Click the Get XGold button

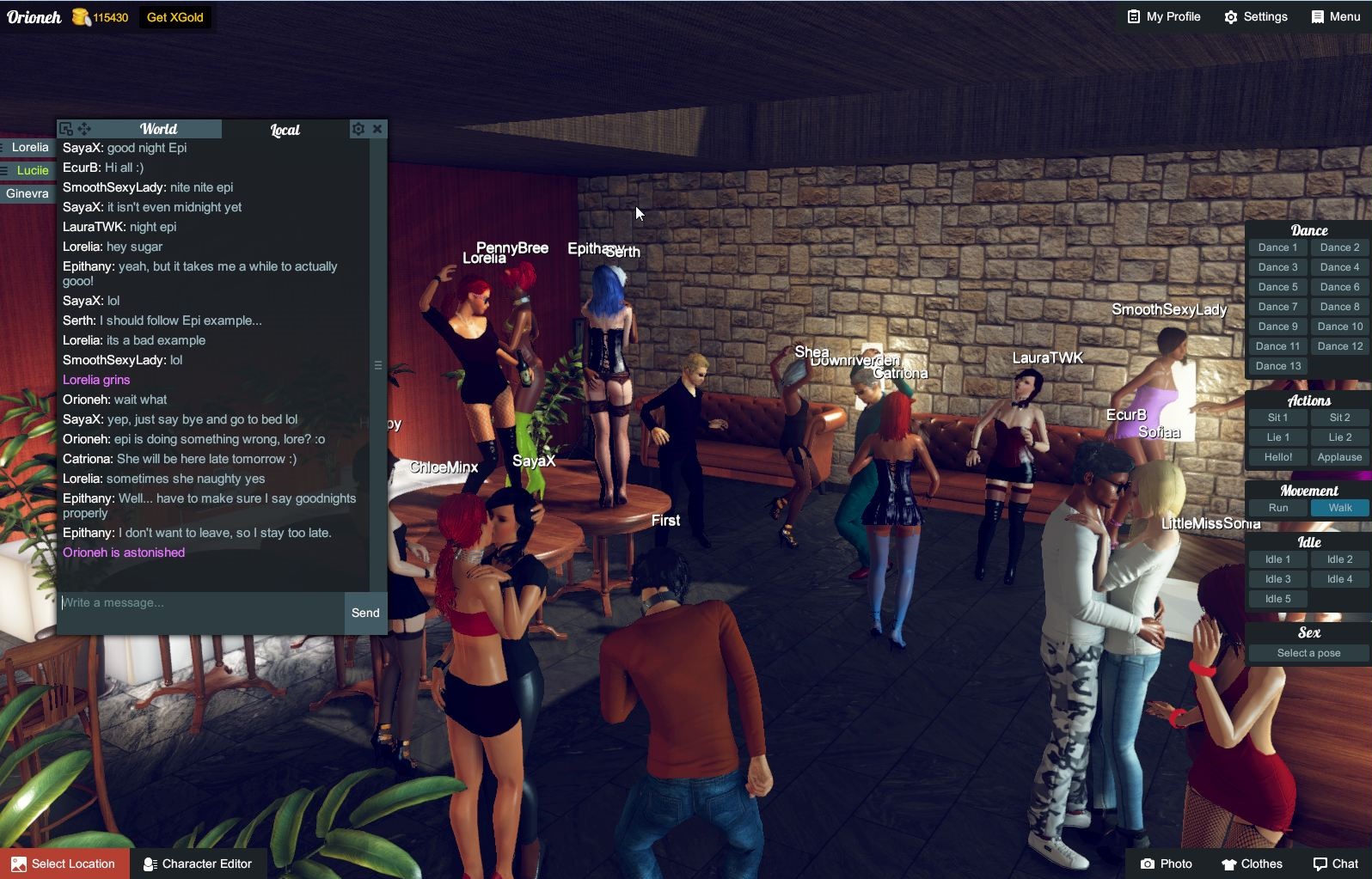pyautogui.click(x=175, y=16)
